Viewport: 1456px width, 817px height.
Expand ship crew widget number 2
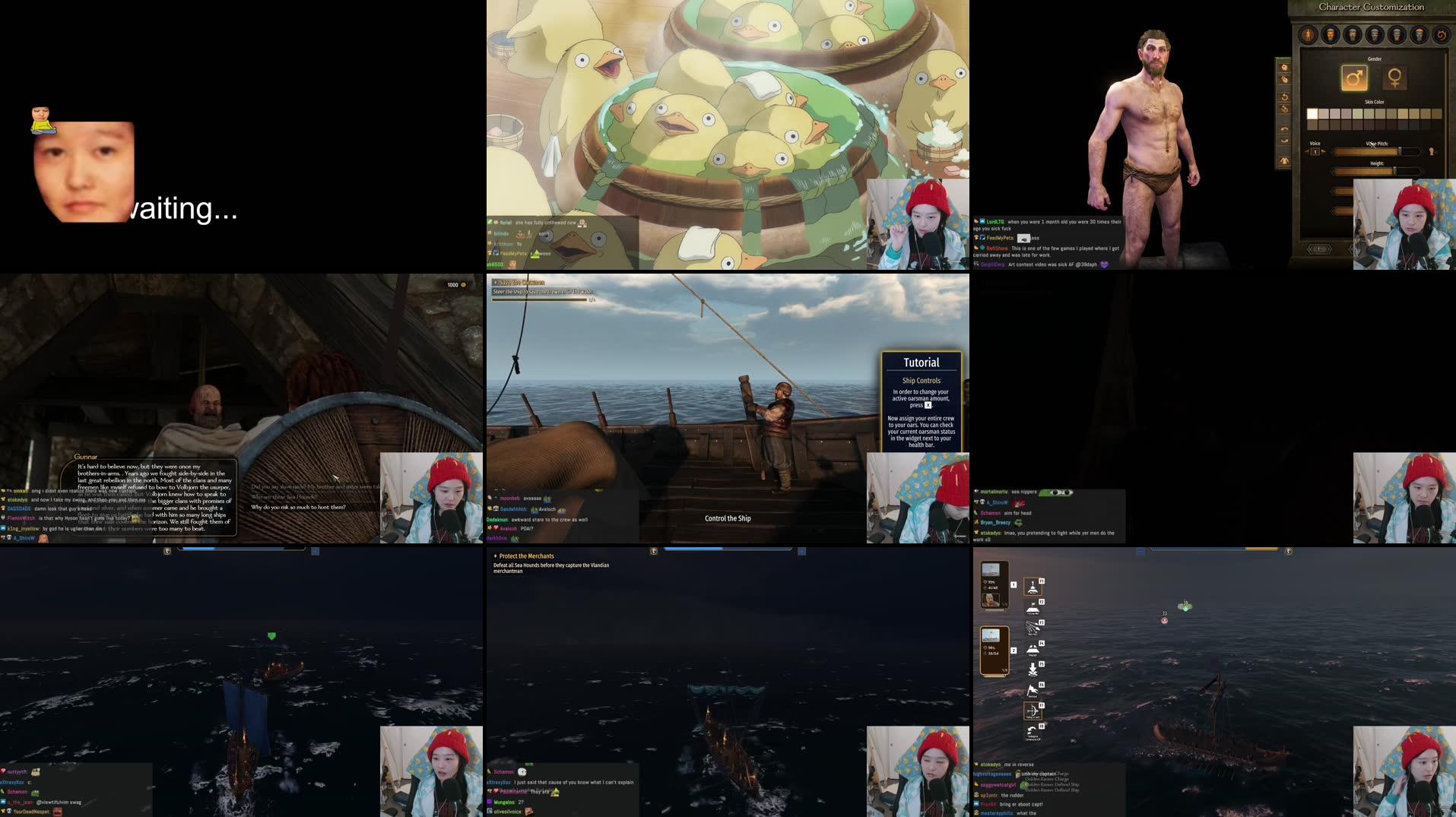[x=994, y=650]
